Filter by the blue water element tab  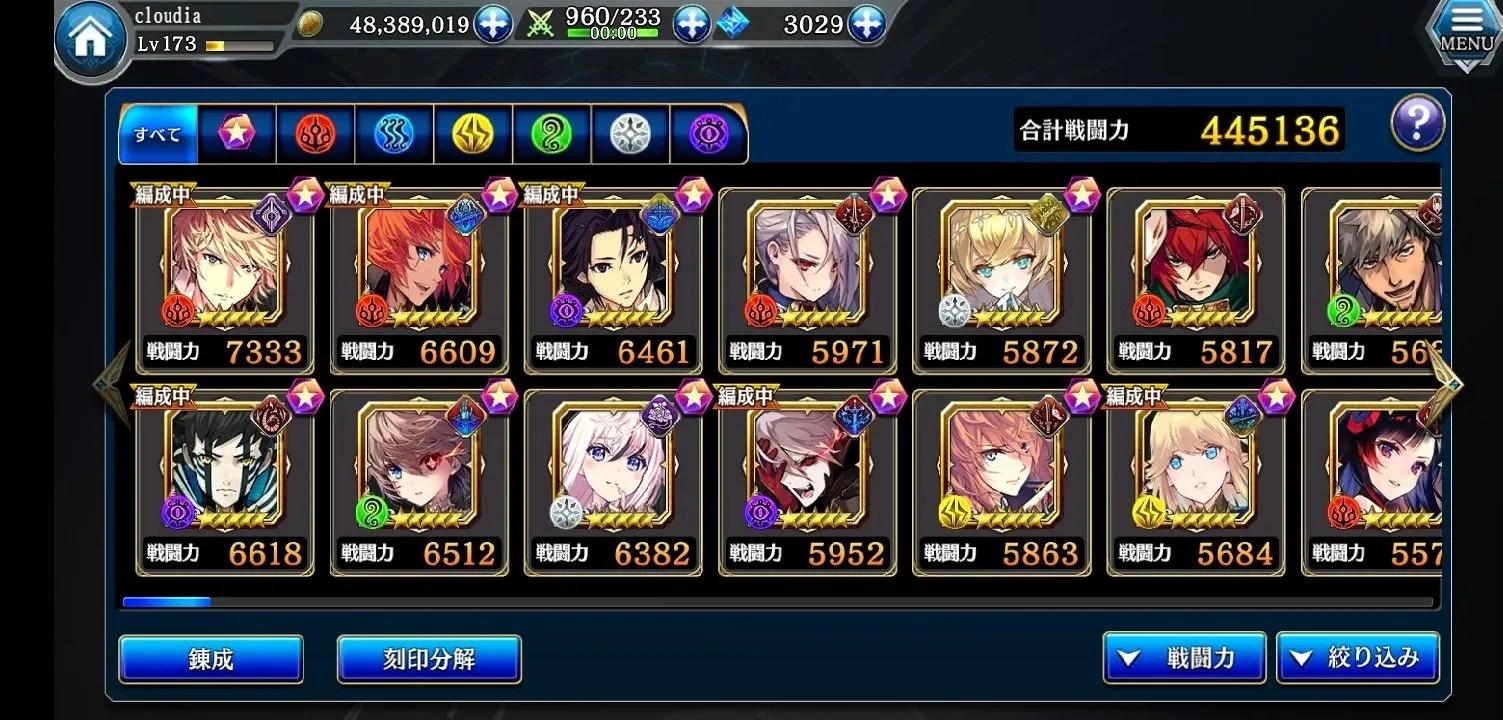394,133
